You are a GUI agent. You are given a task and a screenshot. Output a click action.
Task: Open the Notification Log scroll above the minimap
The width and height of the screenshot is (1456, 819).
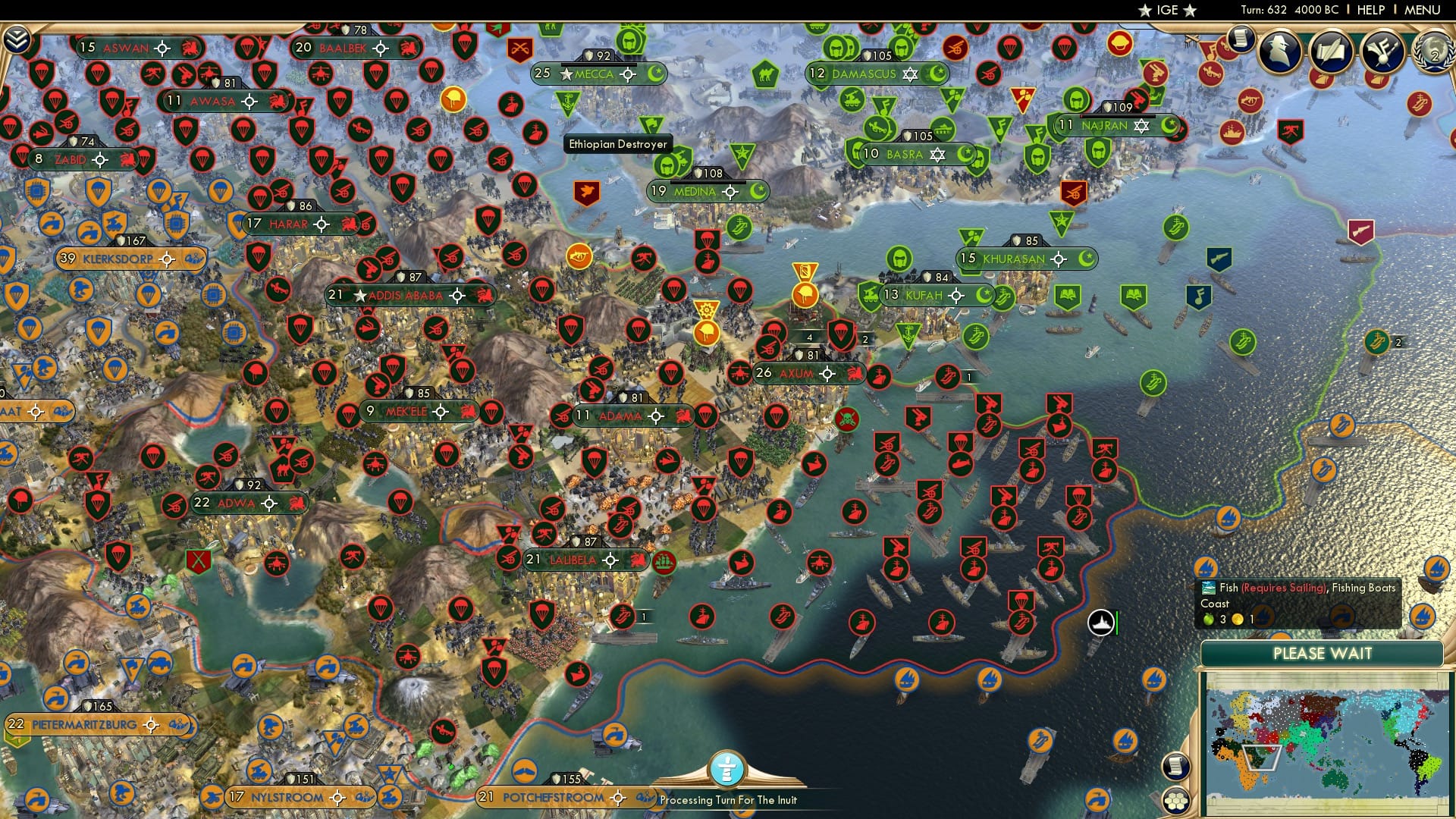pos(1176,767)
